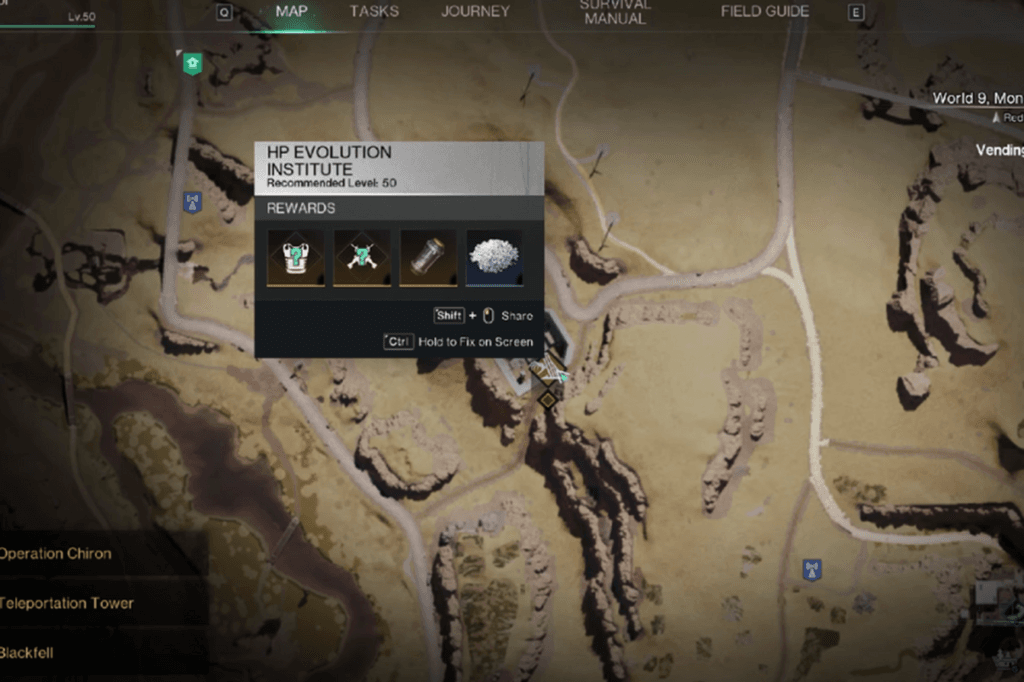Open the Journey tab
The width and height of the screenshot is (1024, 682).
click(x=475, y=12)
